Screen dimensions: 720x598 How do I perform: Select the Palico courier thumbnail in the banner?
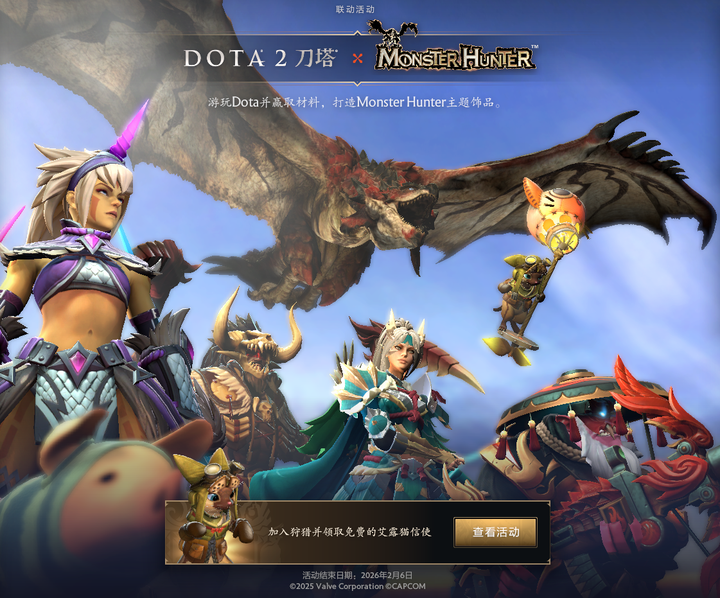coord(211,531)
